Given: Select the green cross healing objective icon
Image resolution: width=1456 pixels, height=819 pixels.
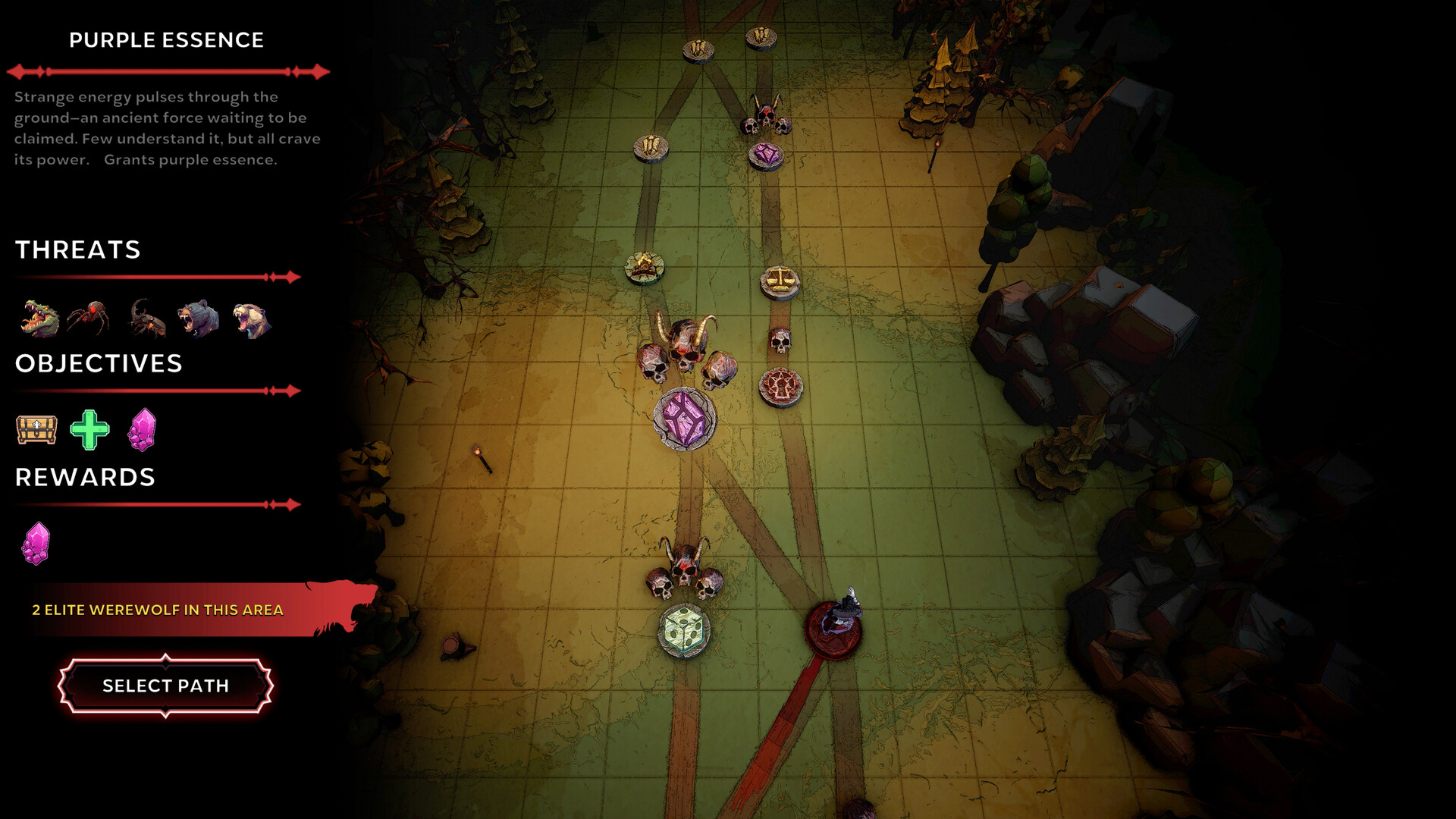Looking at the screenshot, I should 91,430.
